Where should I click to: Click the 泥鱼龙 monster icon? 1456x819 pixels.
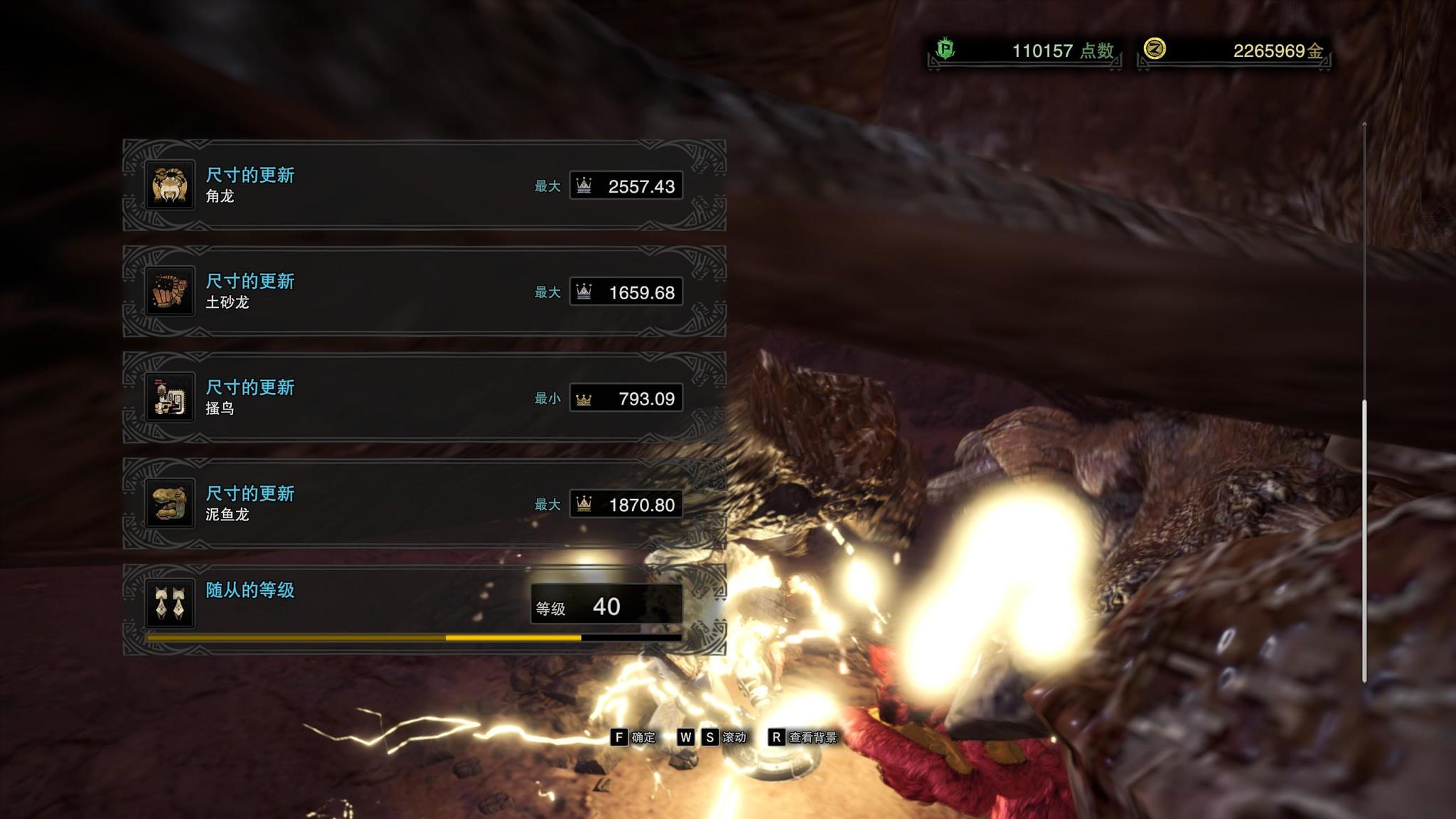point(170,504)
